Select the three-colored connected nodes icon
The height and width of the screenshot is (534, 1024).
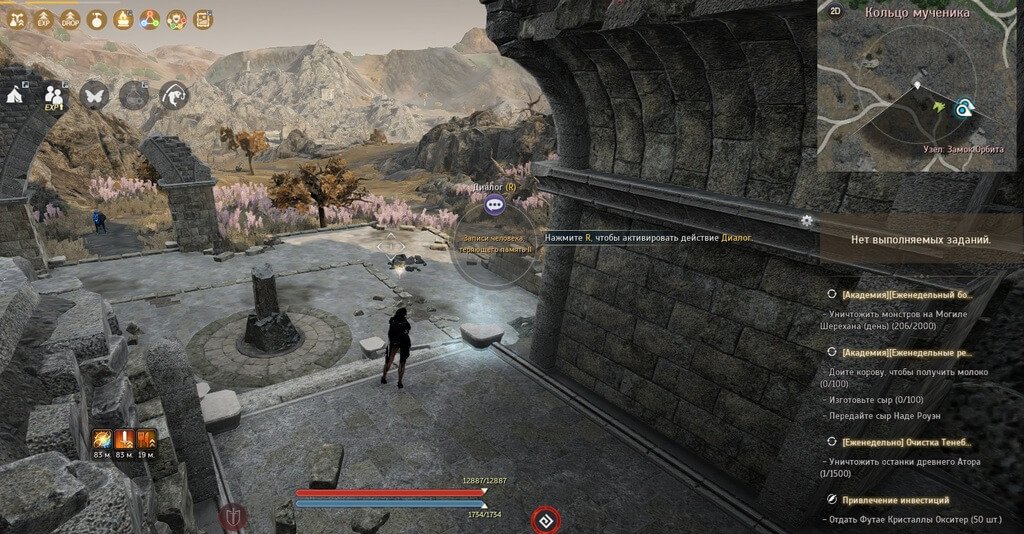pyautogui.click(x=150, y=18)
